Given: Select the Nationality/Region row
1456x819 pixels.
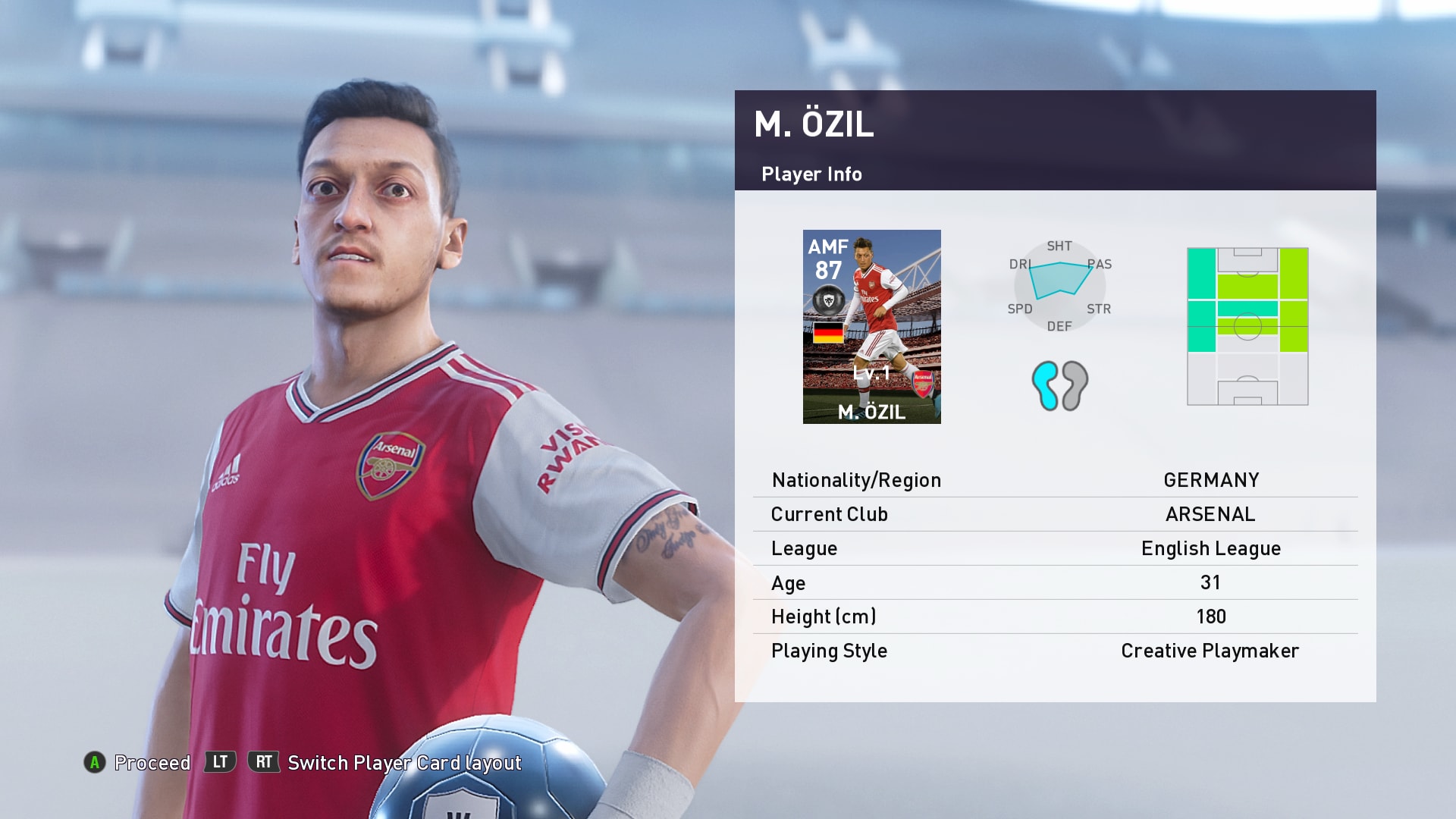Looking at the screenshot, I should pyautogui.click(x=1055, y=480).
